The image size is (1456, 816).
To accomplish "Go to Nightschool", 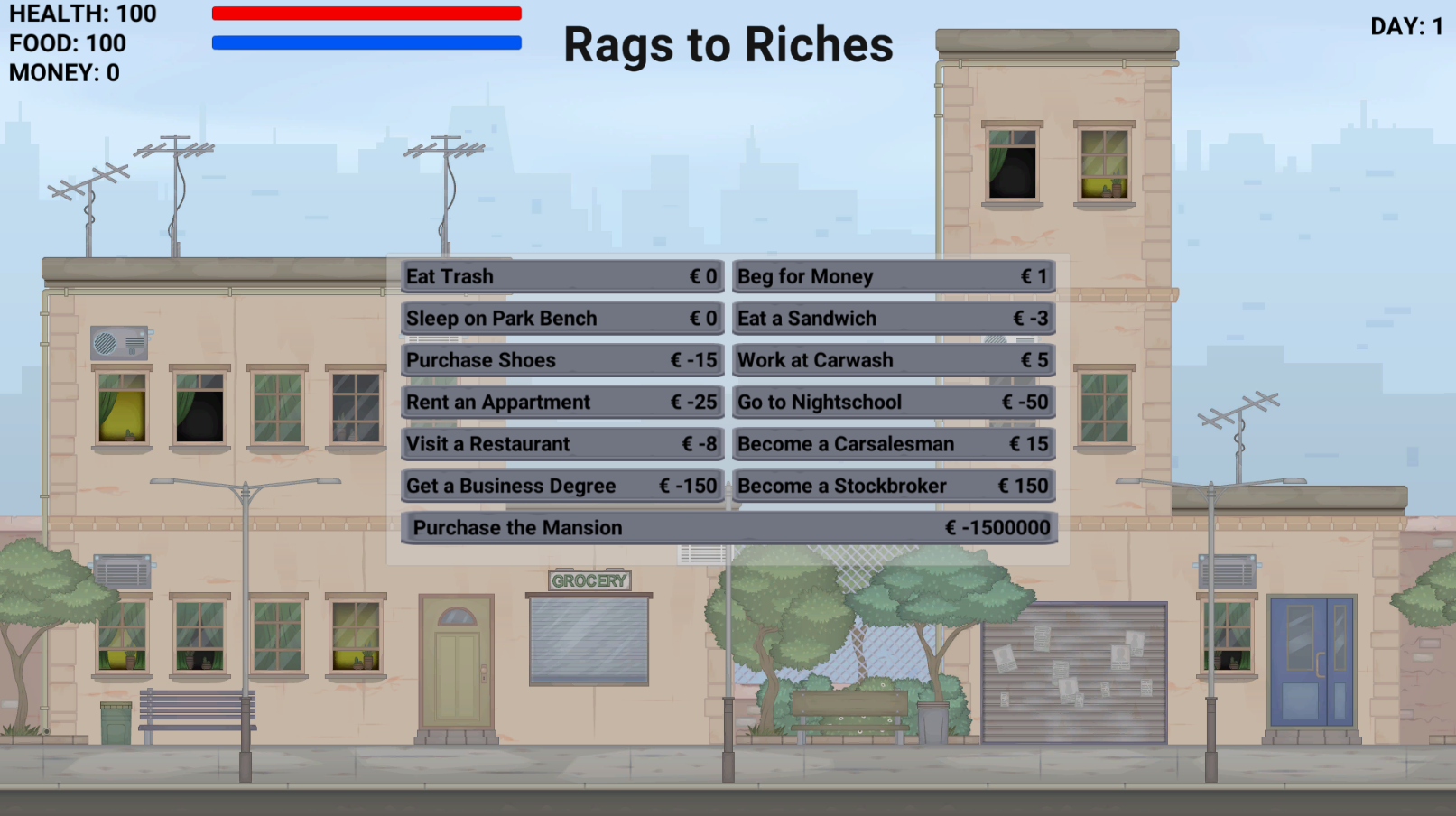I will pyautogui.click(x=893, y=402).
